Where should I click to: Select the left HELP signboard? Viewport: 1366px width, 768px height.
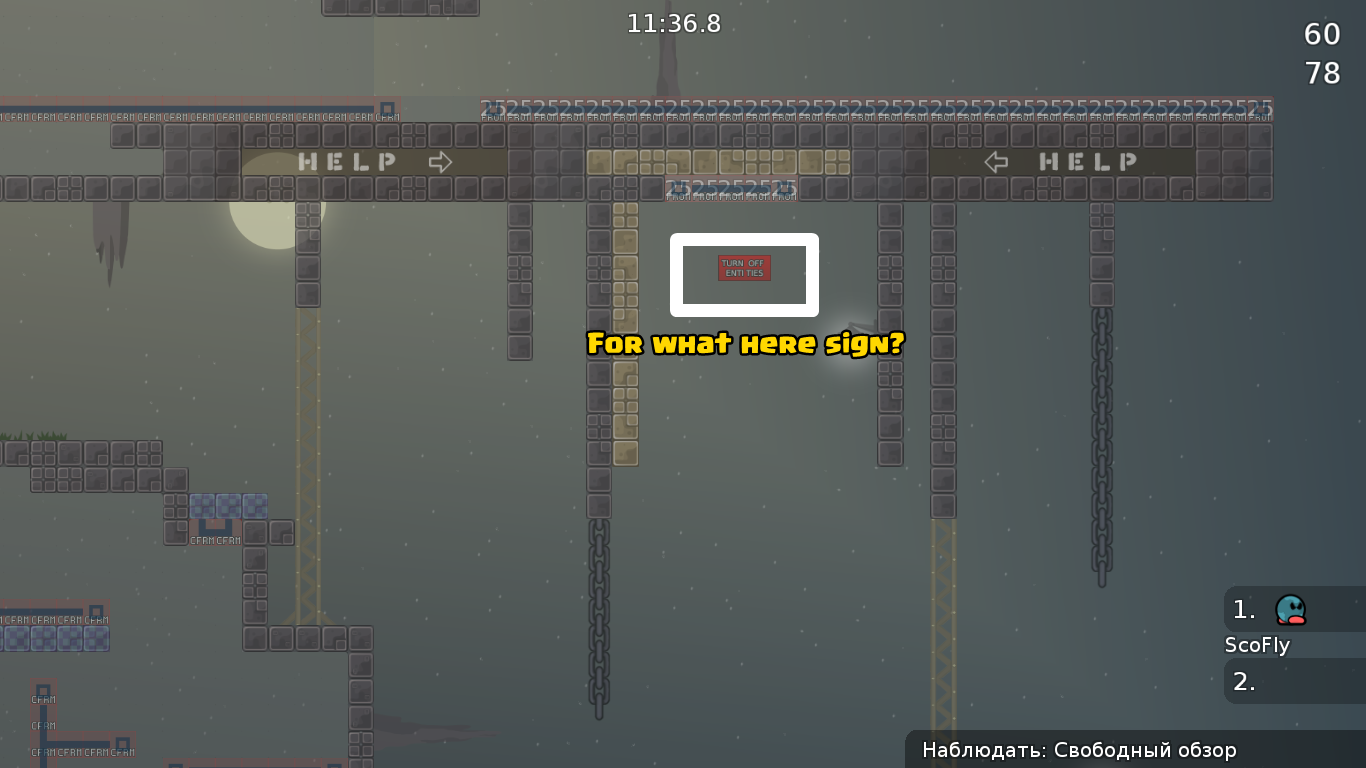(x=345, y=161)
